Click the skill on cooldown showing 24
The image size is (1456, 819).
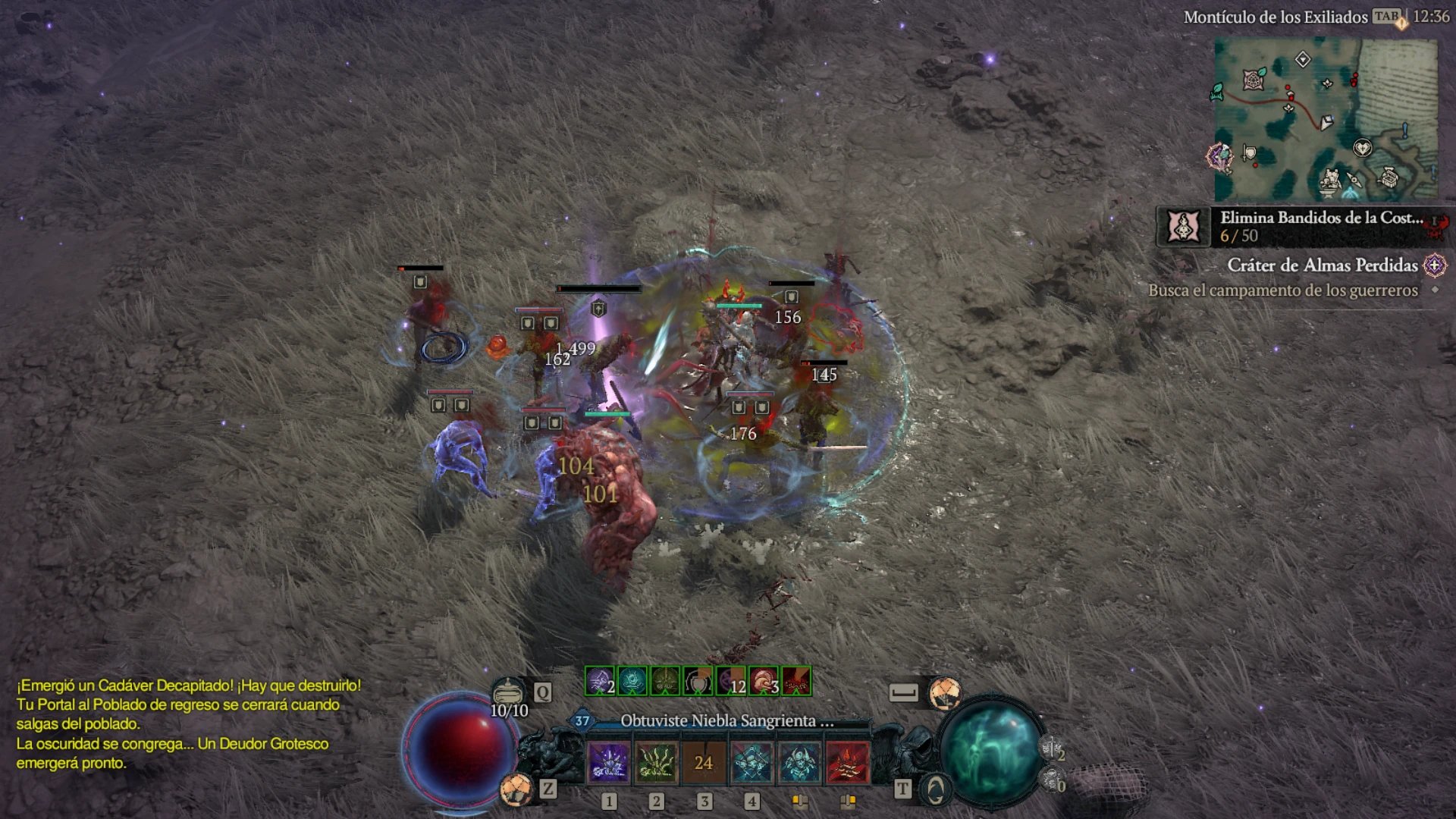point(704,762)
